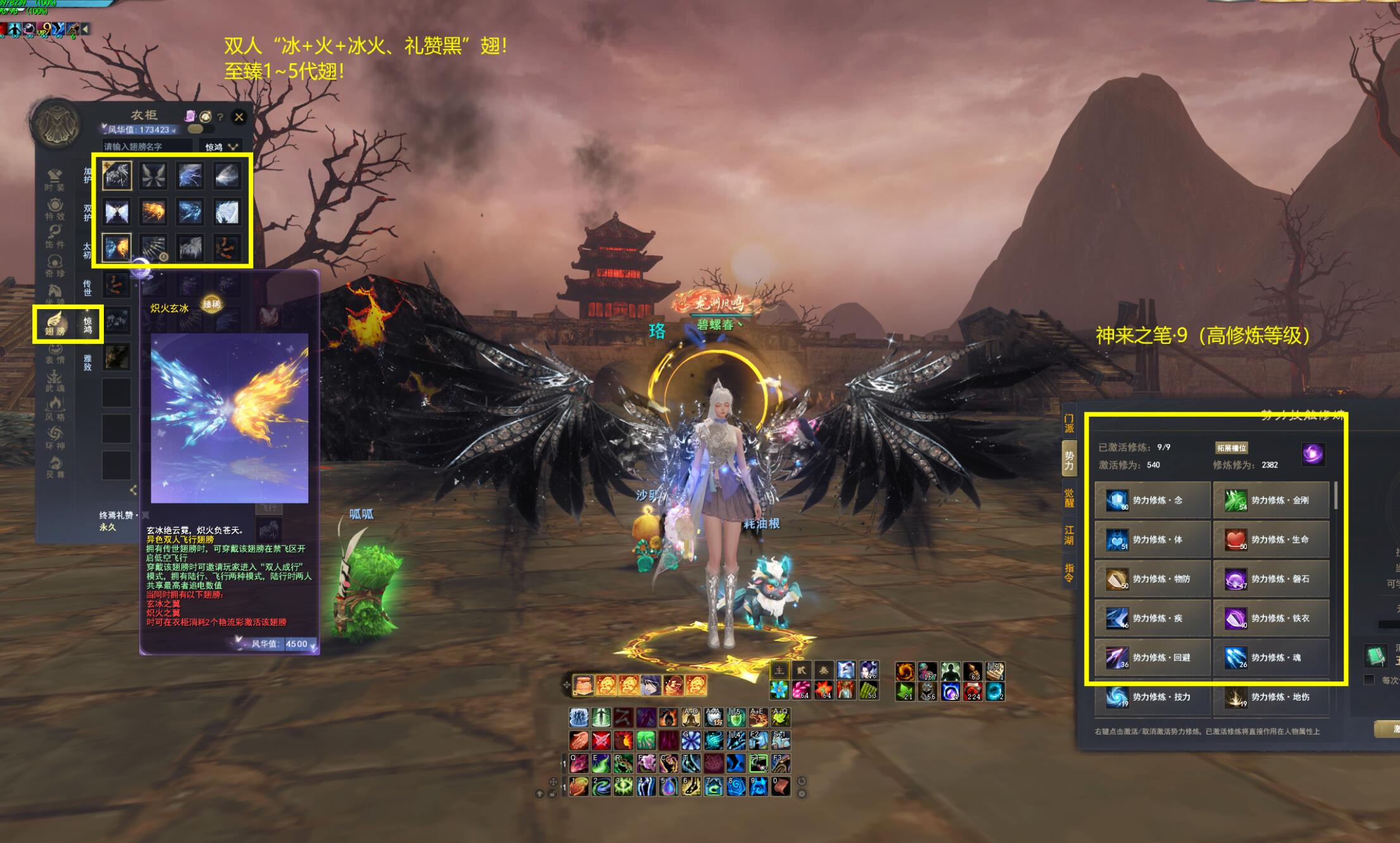Click the wing name search field
The width and height of the screenshot is (1400, 843).
pos(147,147)
